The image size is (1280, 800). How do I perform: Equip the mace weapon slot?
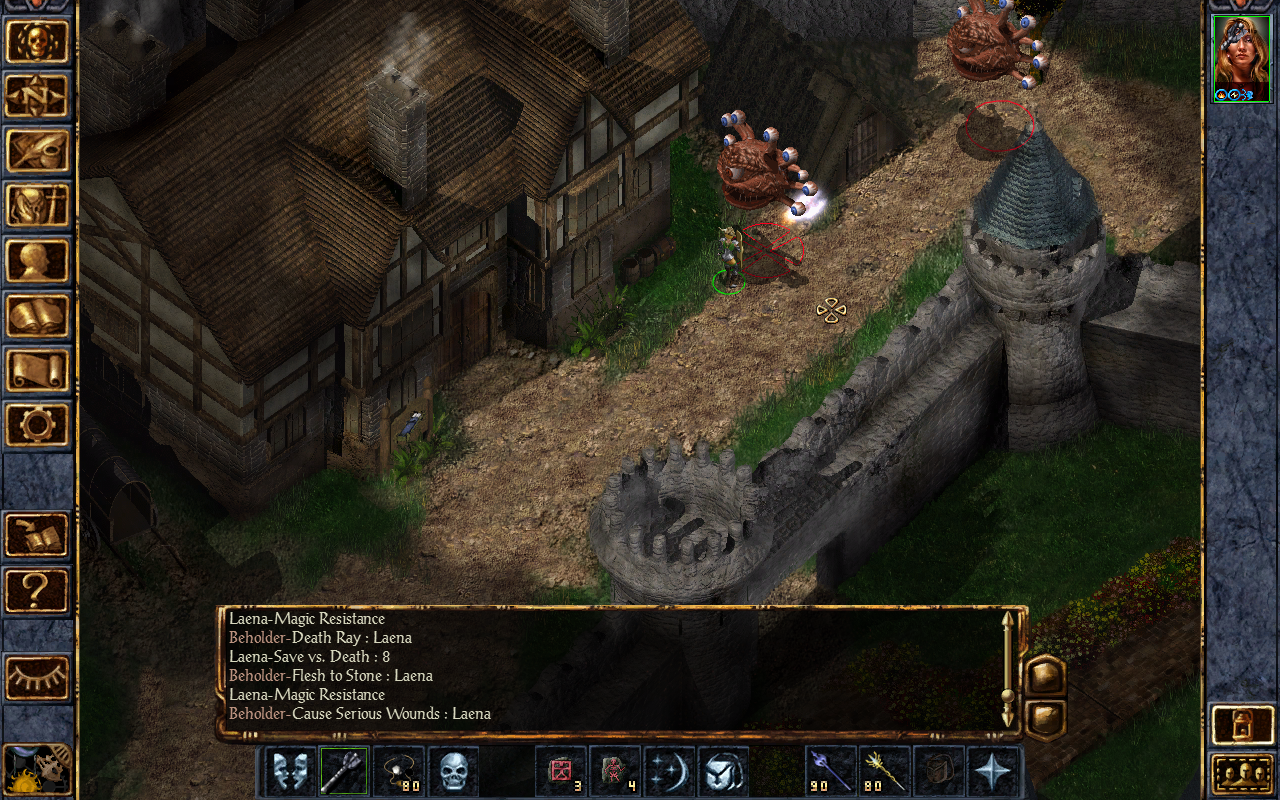point(345,772)
